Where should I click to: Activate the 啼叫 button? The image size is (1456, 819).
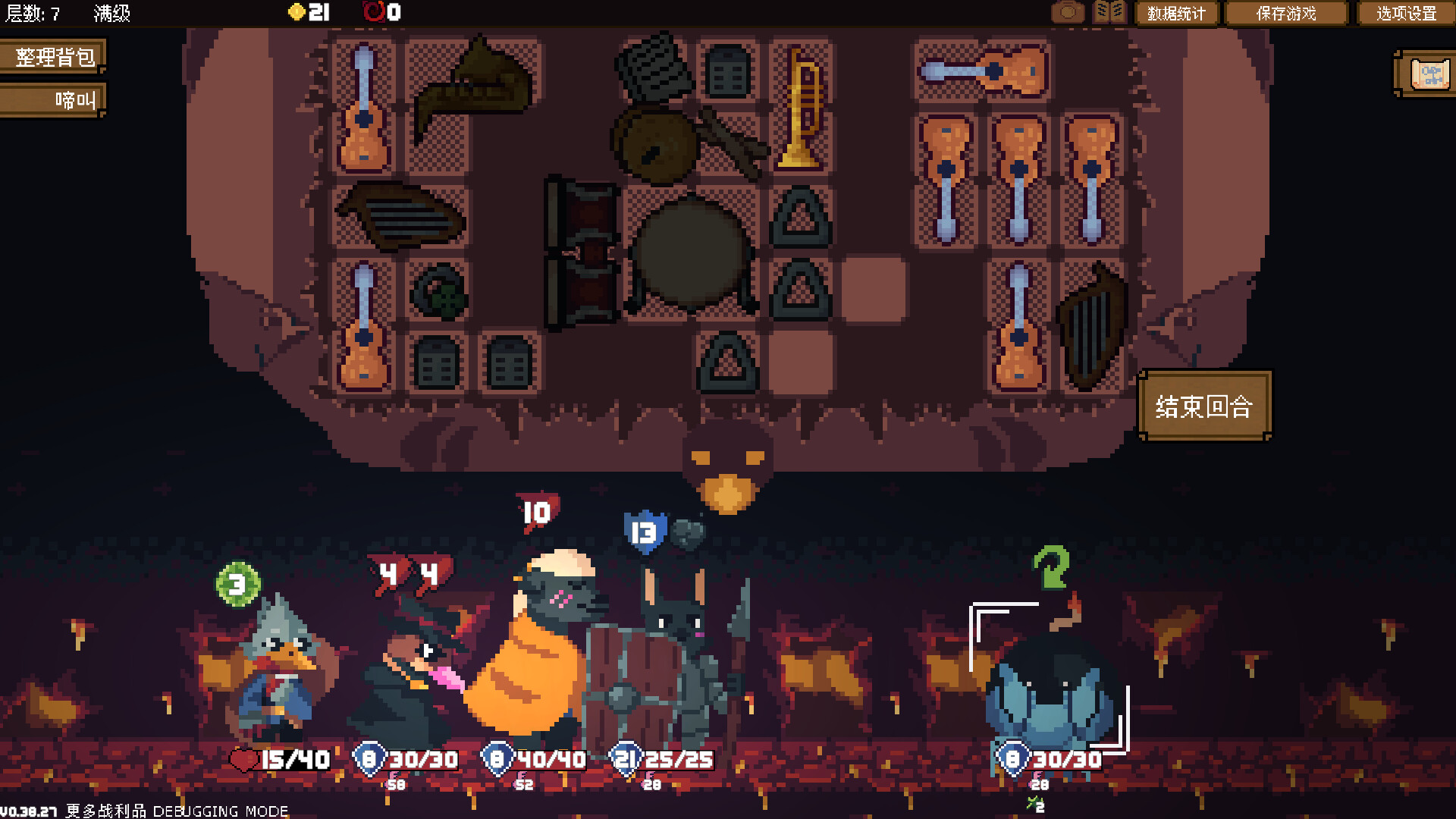(53, 100)
